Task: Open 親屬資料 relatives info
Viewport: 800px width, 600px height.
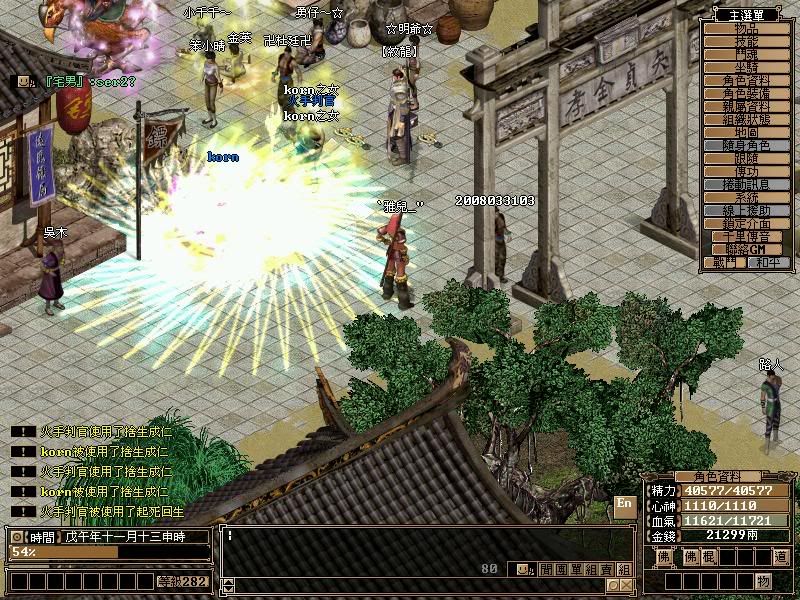Action: pos(746,107)
